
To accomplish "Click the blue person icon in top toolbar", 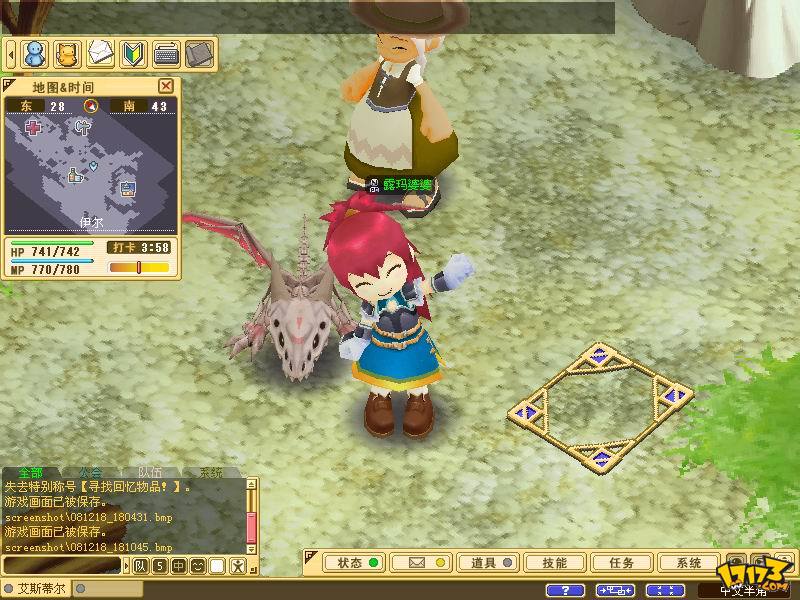I will click(35, 51).
